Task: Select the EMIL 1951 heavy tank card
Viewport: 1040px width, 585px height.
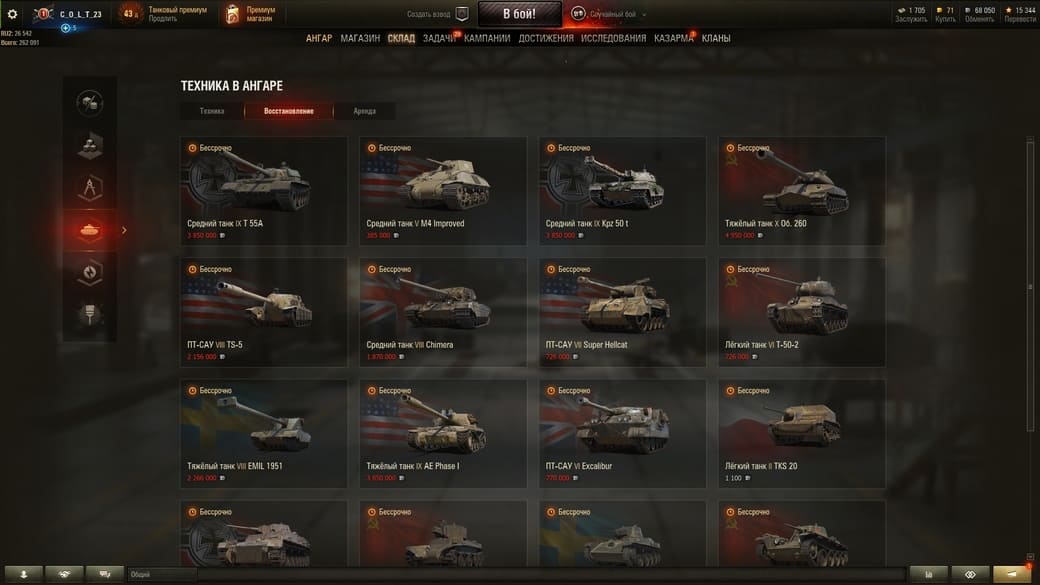Action: coord(264,433)
